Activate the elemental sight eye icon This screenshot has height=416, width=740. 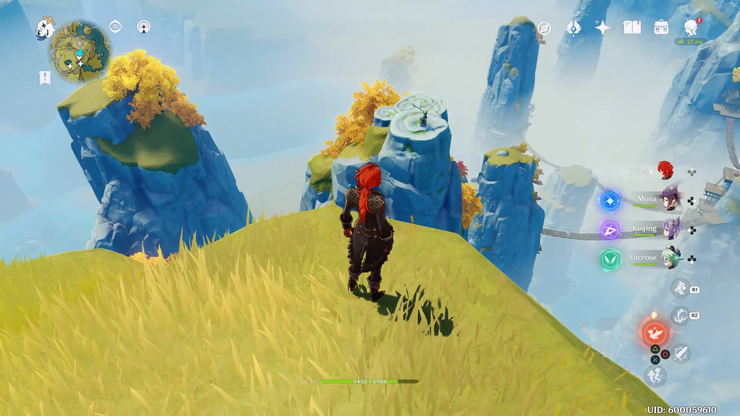[x=115, y=27]
